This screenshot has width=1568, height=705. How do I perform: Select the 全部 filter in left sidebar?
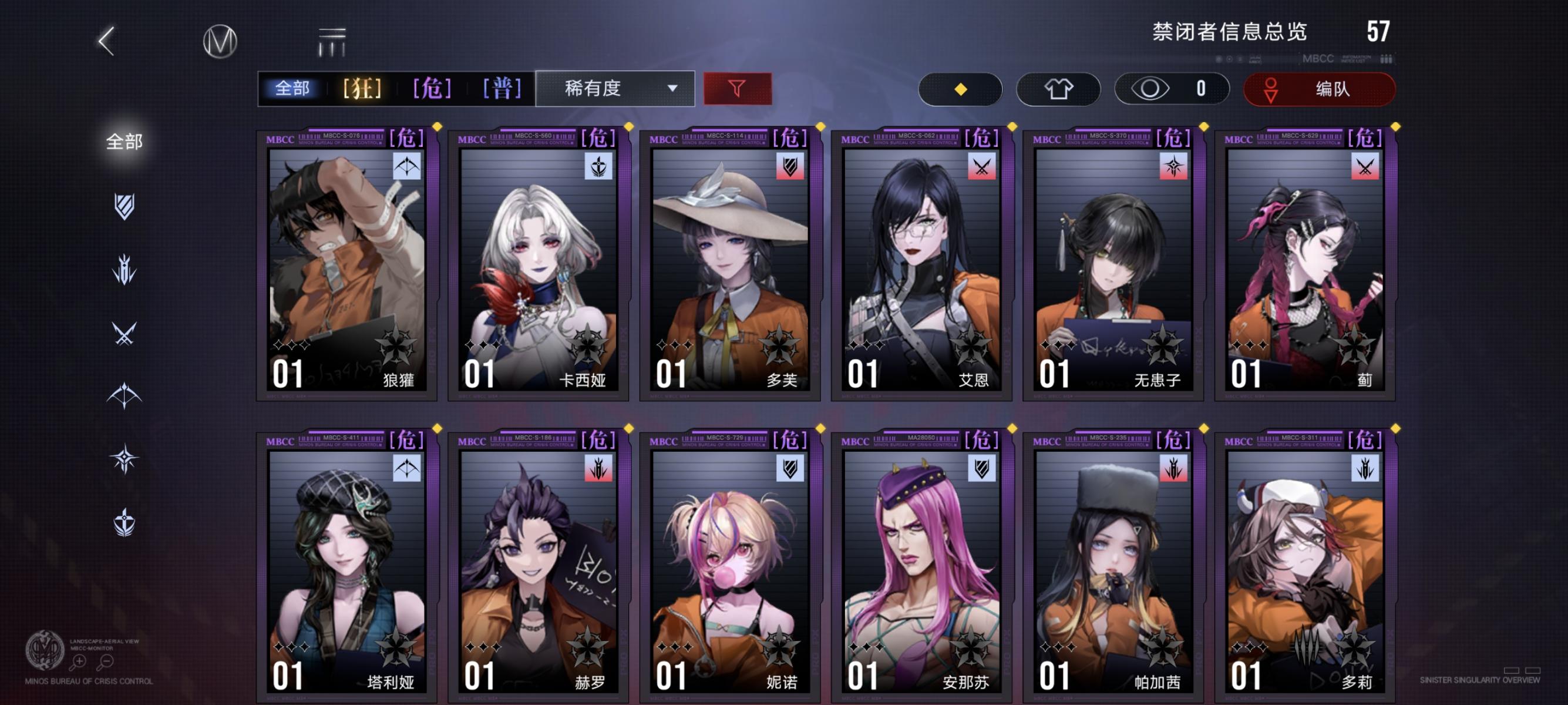124,141
